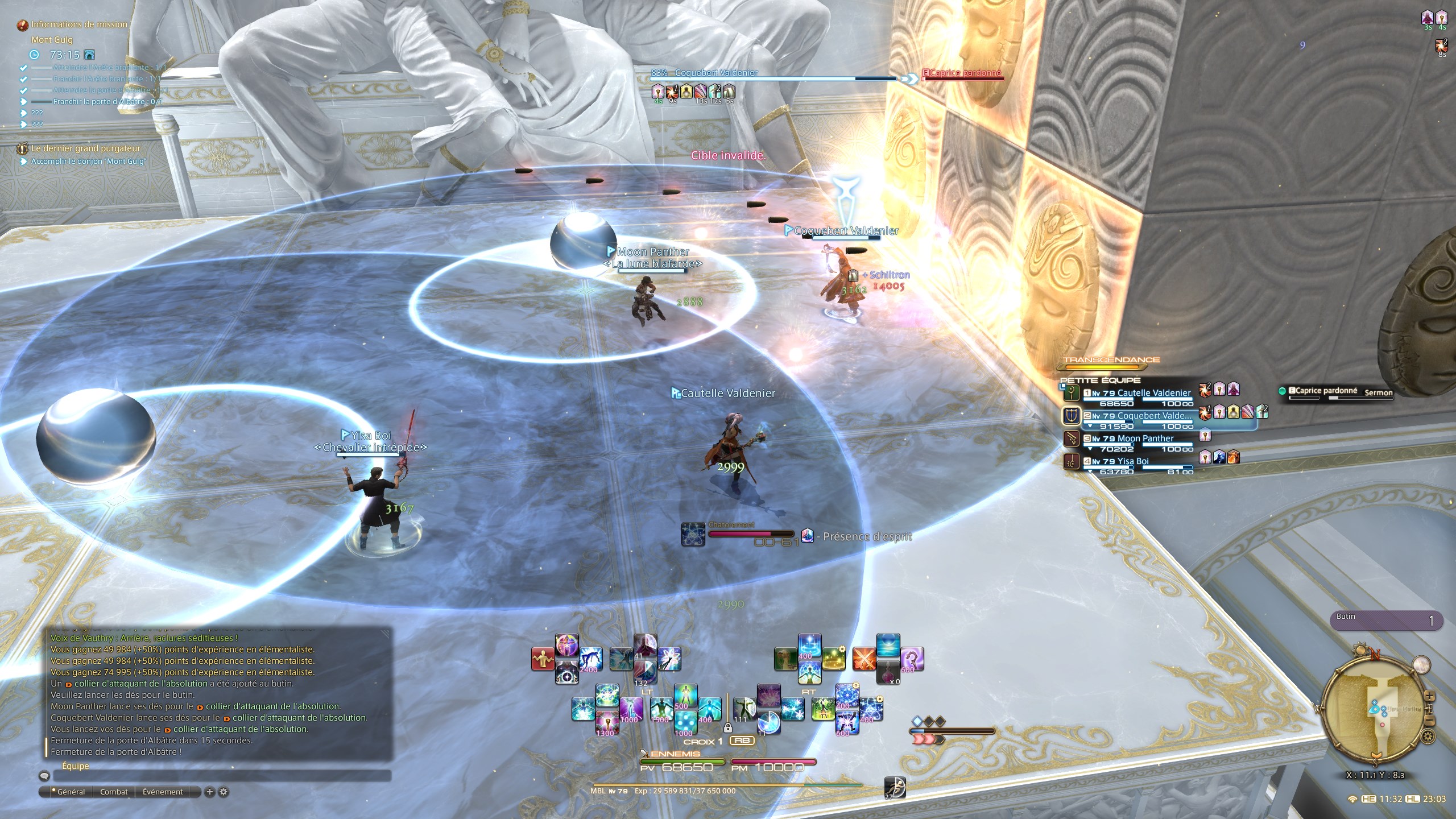Screen dimensions: 1456x819
Task: Add a new chat tab with the plus button
Action: click(209, 792)
